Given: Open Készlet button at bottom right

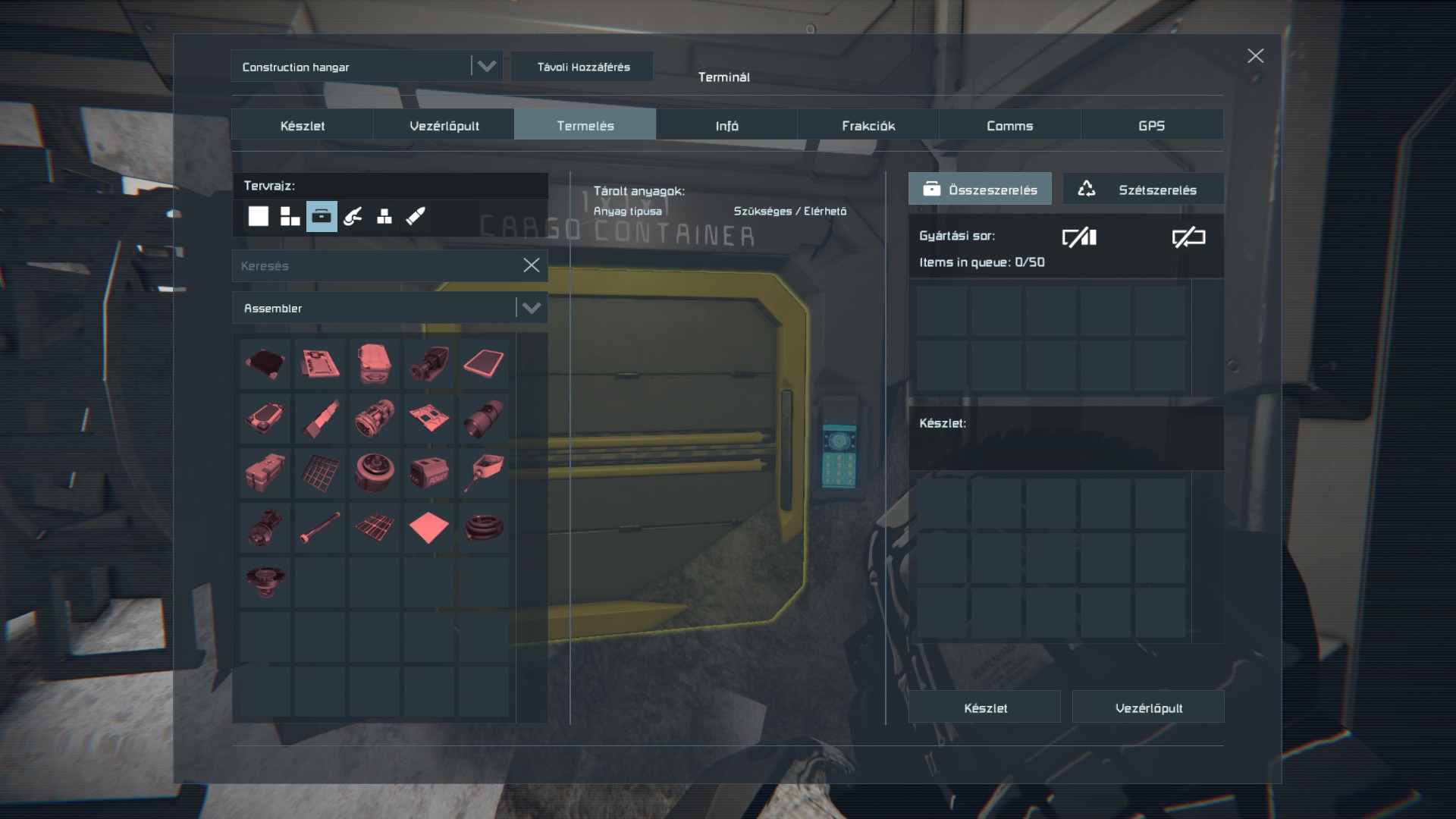Looking at the screenshot, I should 984,708.
